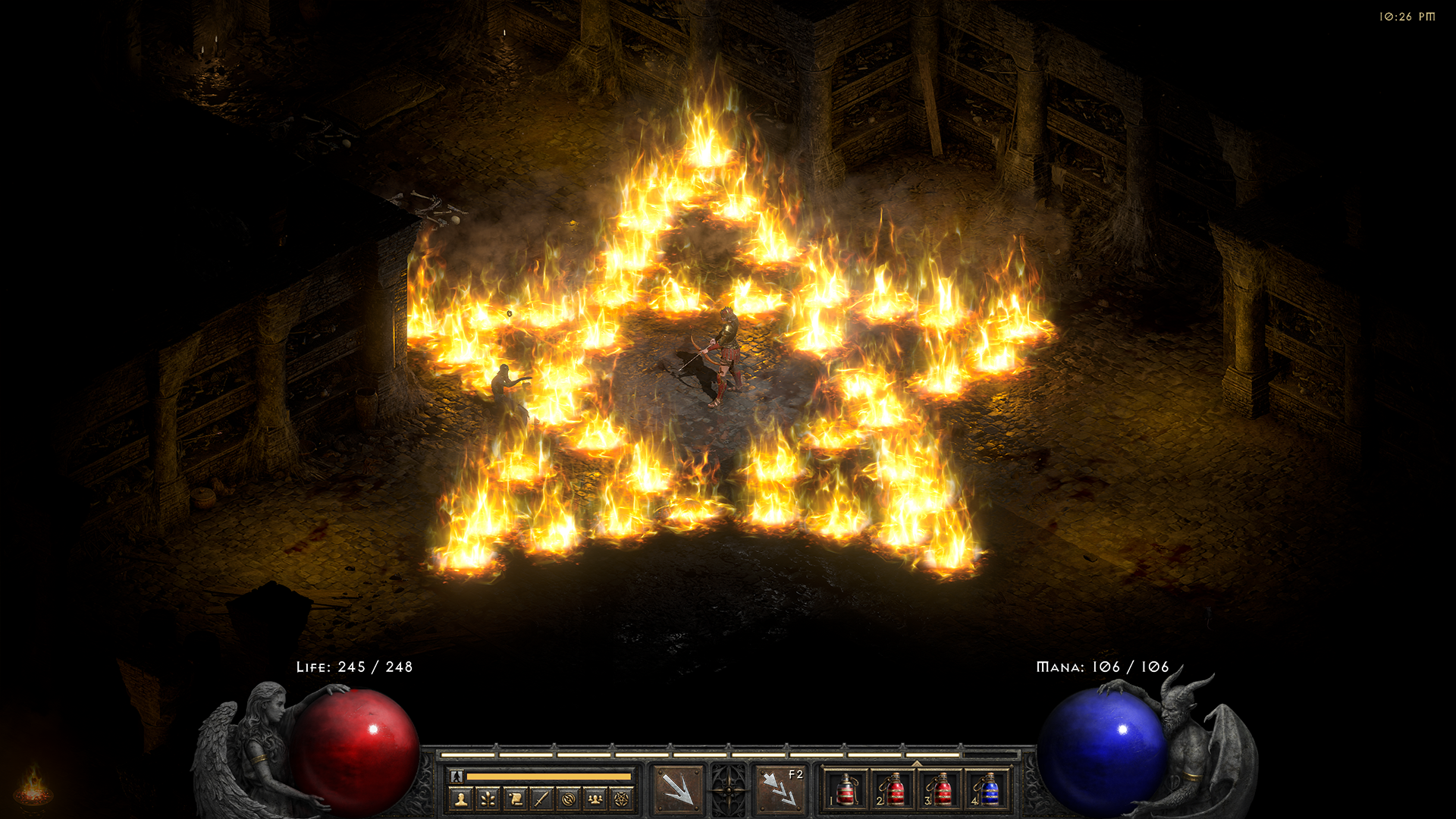Open the character sheet button
This screenshot has height=819, width=1456.
click(461, 799)
